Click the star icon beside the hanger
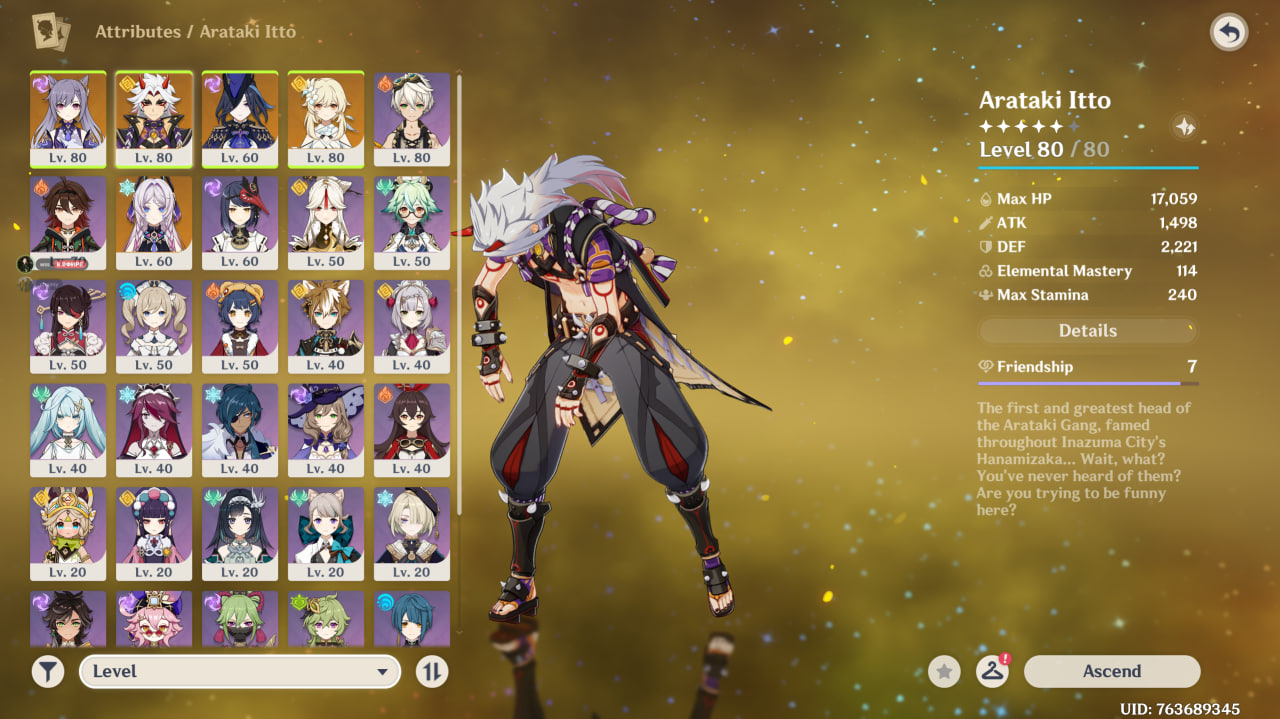The width and height of the screenshot is (1280, 719). point(944,672)
